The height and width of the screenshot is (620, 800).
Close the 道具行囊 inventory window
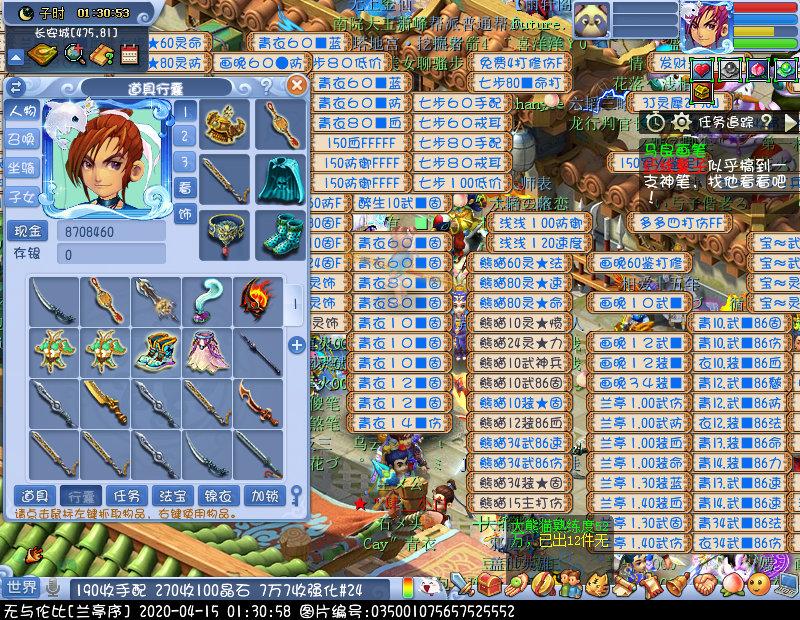[x=295, y=86]
